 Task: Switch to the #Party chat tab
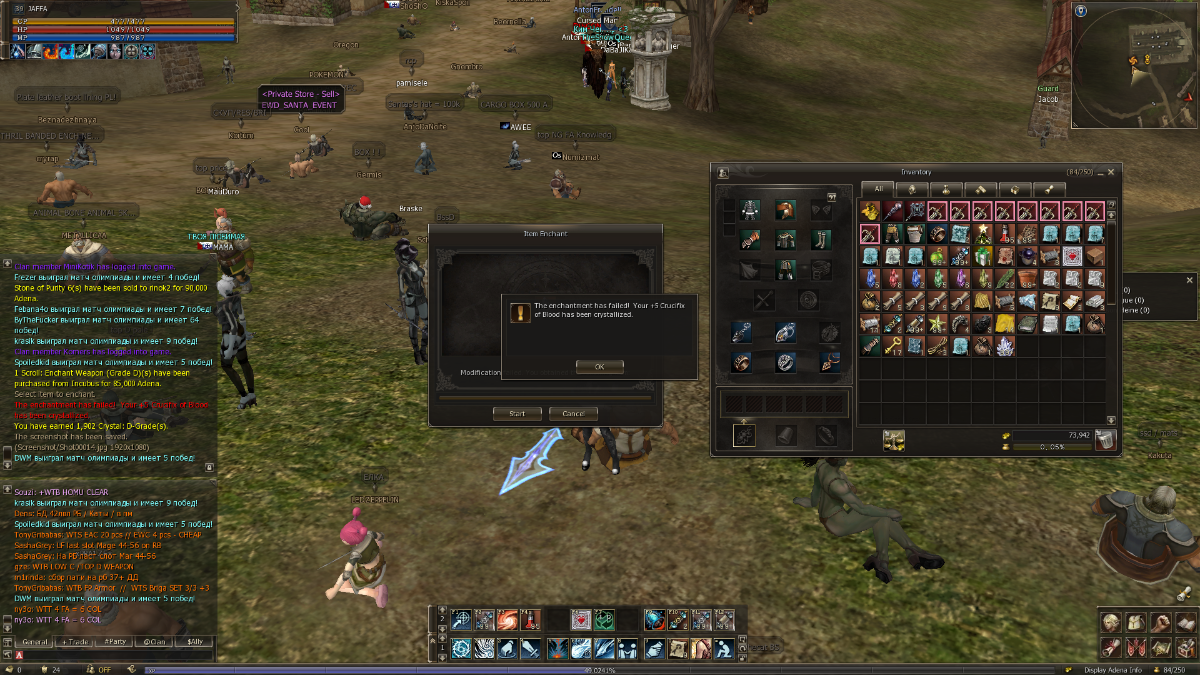115,641
